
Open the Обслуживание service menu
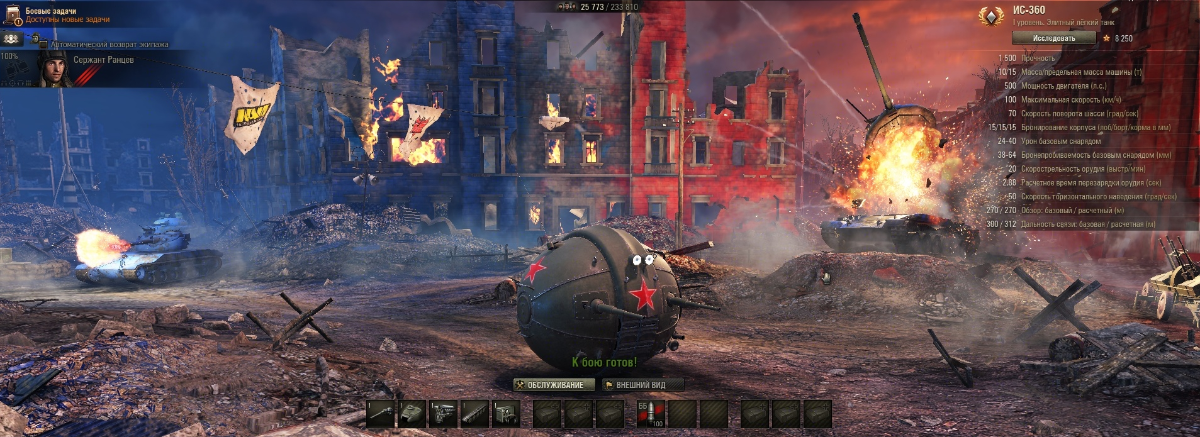click(x=554, y=384)
